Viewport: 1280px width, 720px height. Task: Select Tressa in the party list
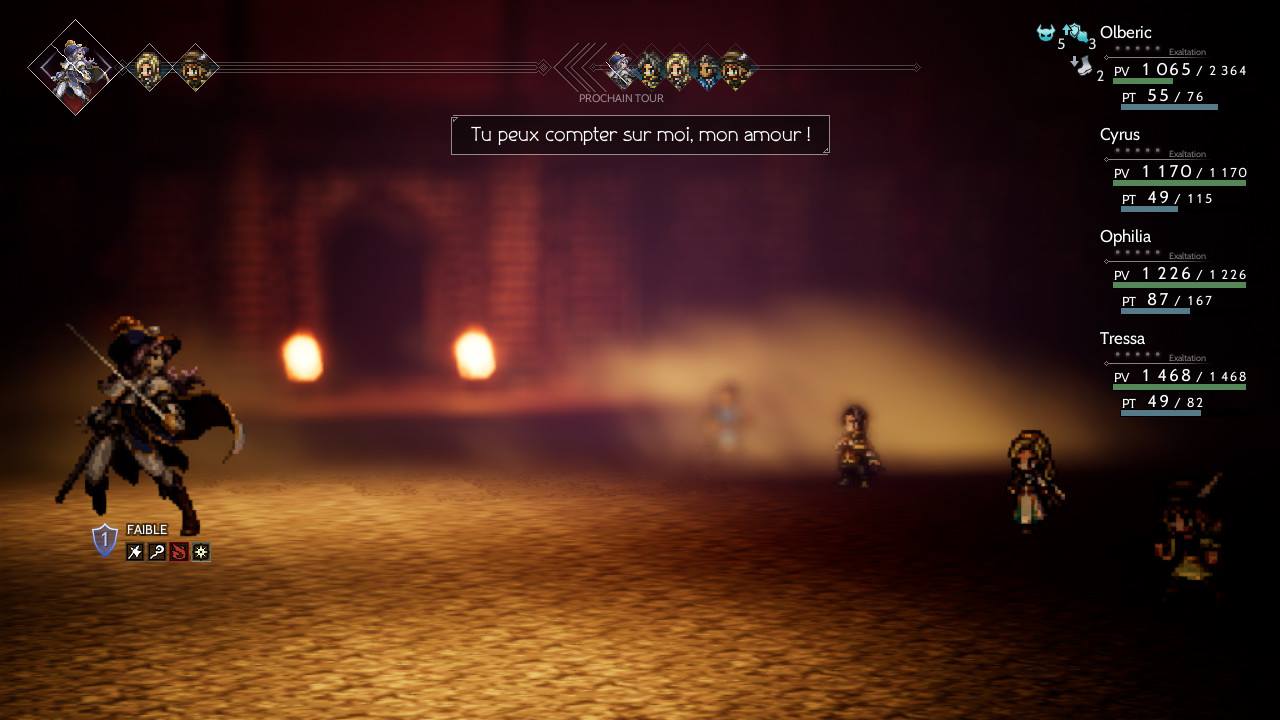(x=1122, y=339)
